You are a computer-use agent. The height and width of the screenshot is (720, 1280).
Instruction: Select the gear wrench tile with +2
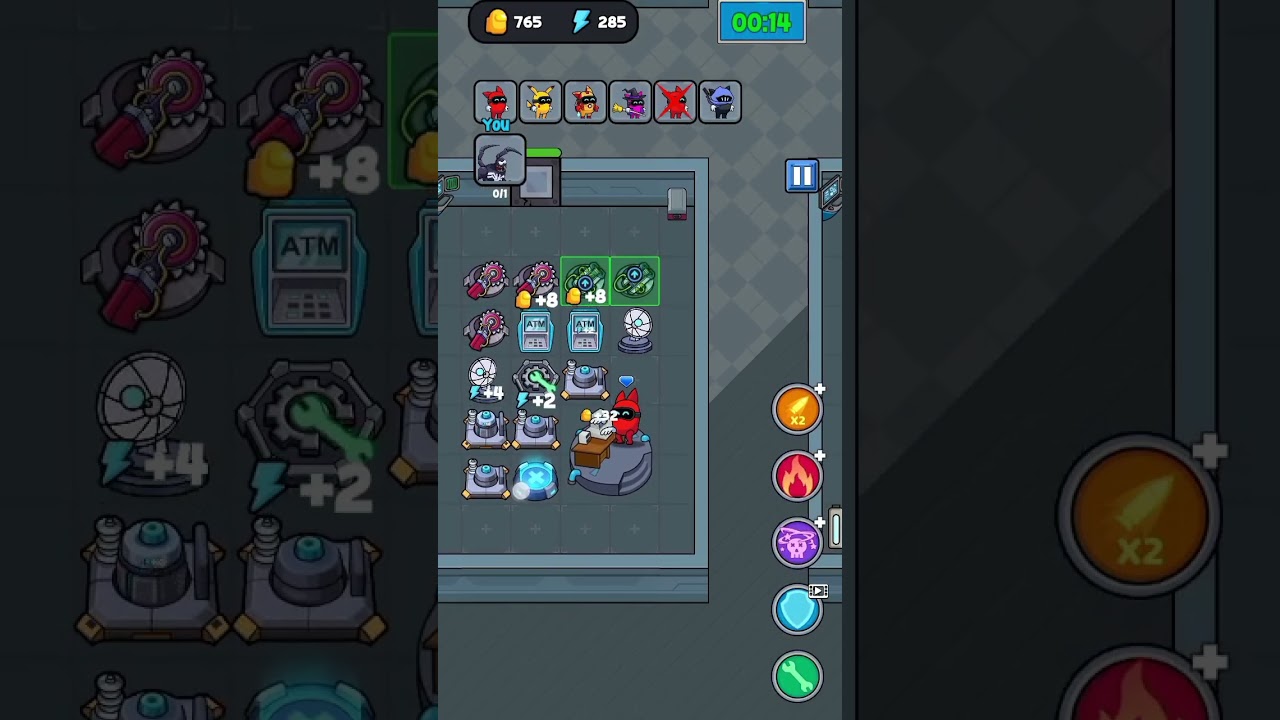pos(535,383)
